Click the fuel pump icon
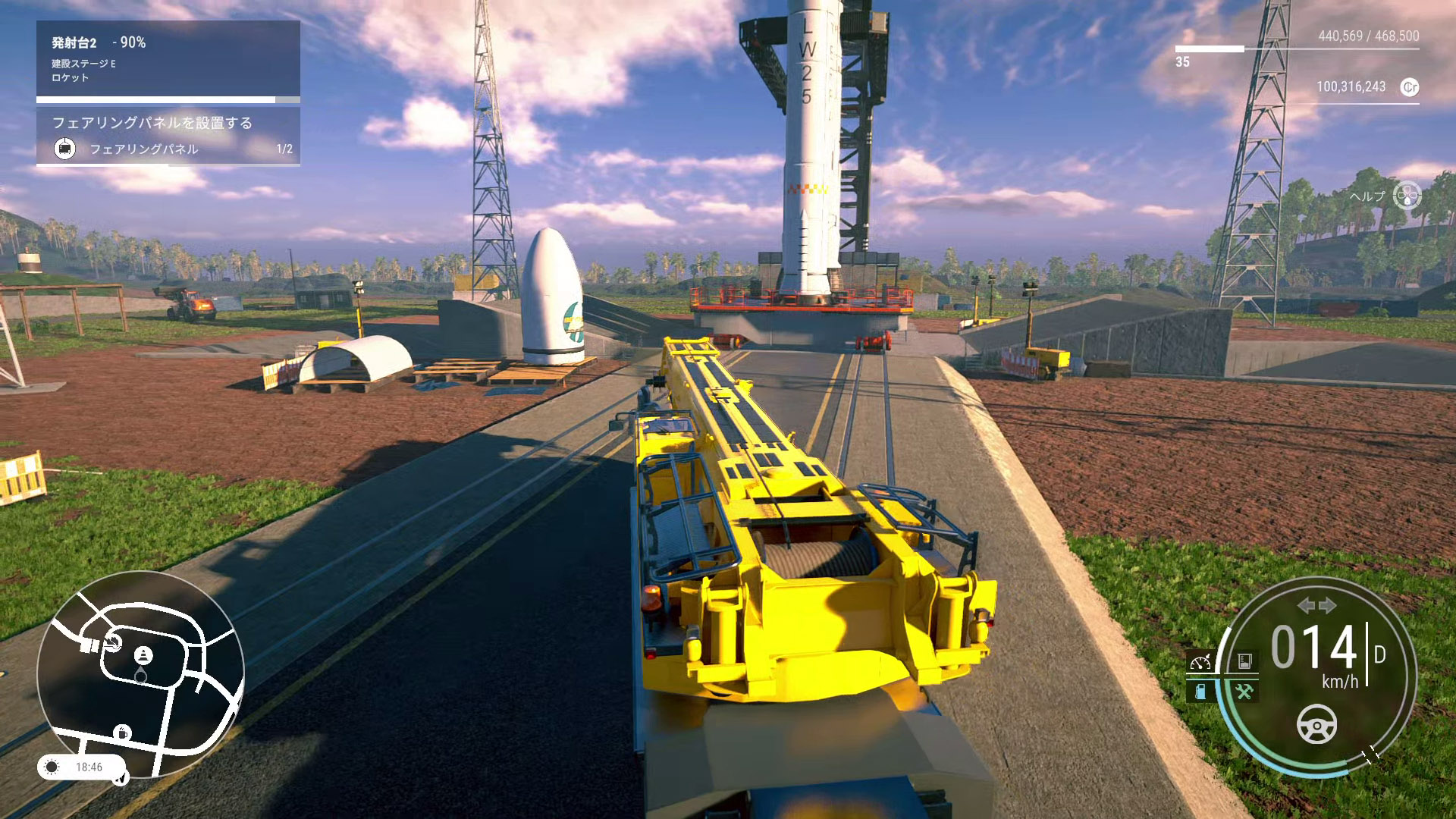The width and height of the screenshot is (1456, 819). tap(1200, 691)
